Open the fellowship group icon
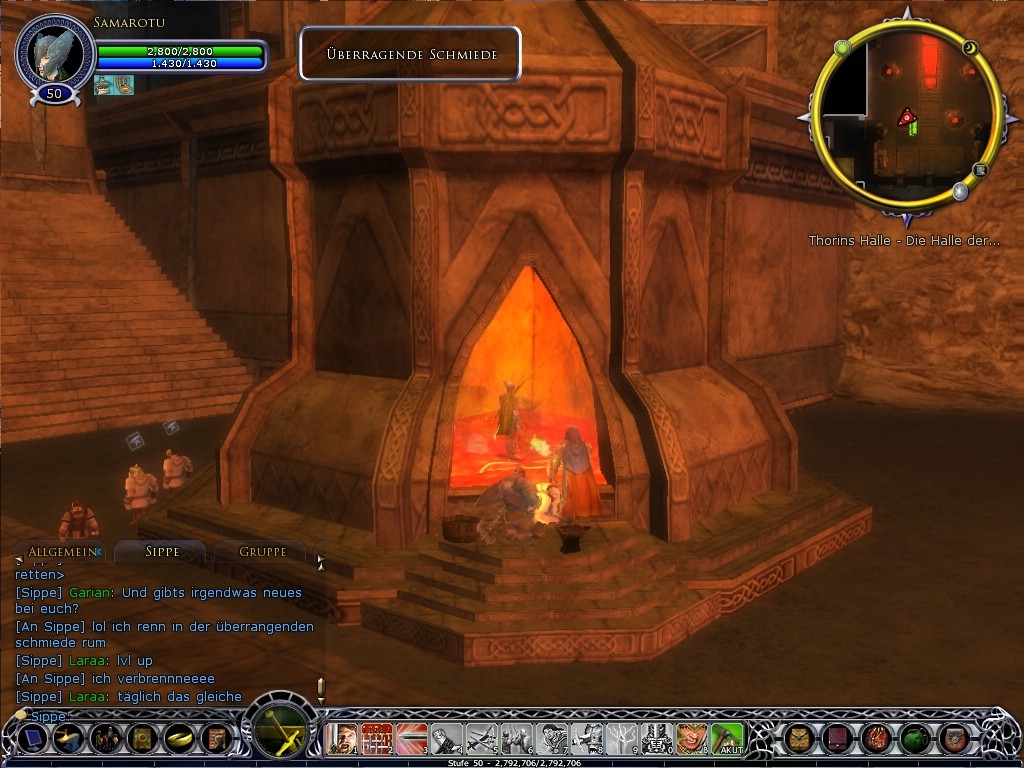The image size is (1024, 768). click(105, 739)
